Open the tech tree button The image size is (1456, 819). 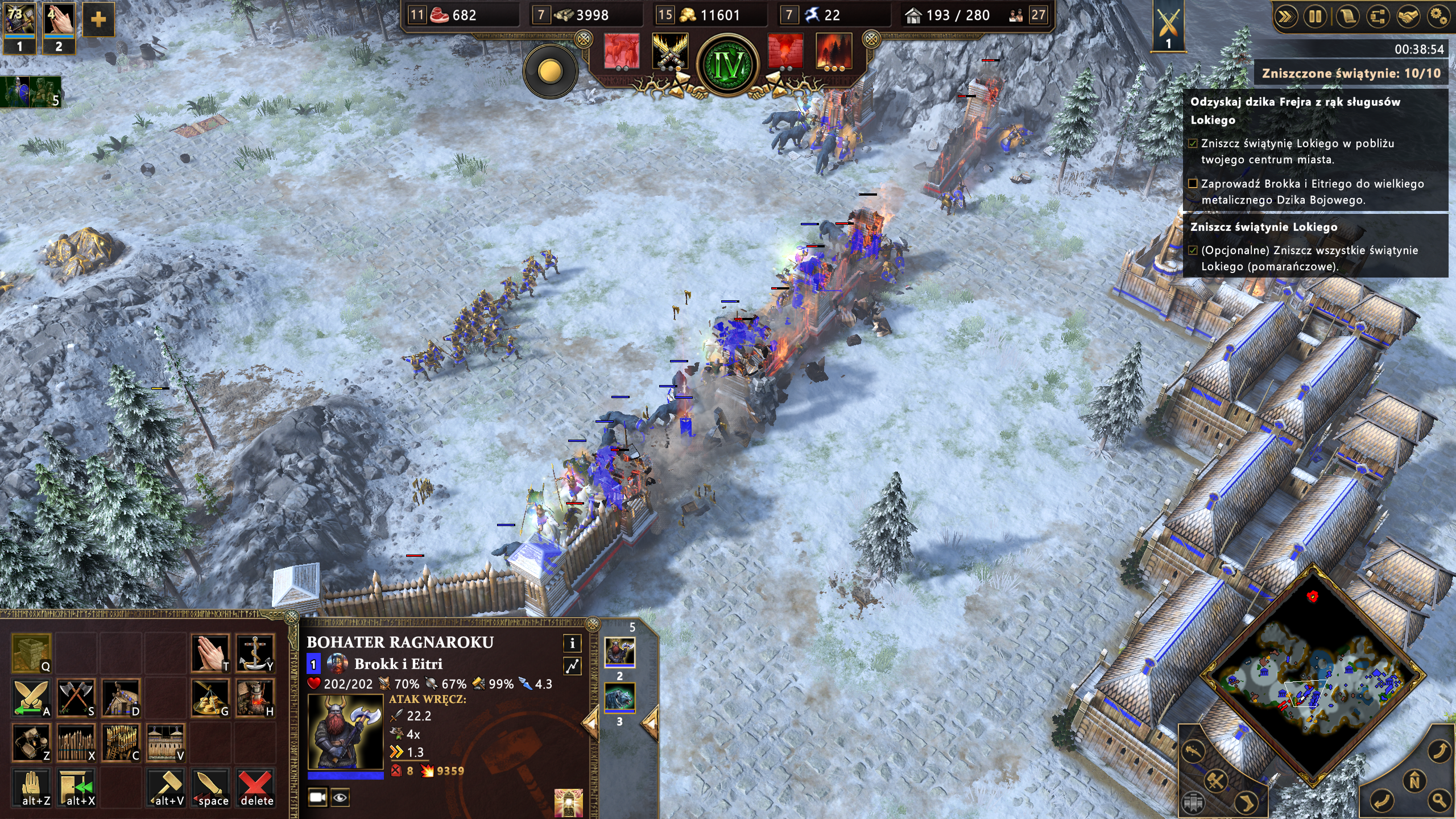[1376, 17]
